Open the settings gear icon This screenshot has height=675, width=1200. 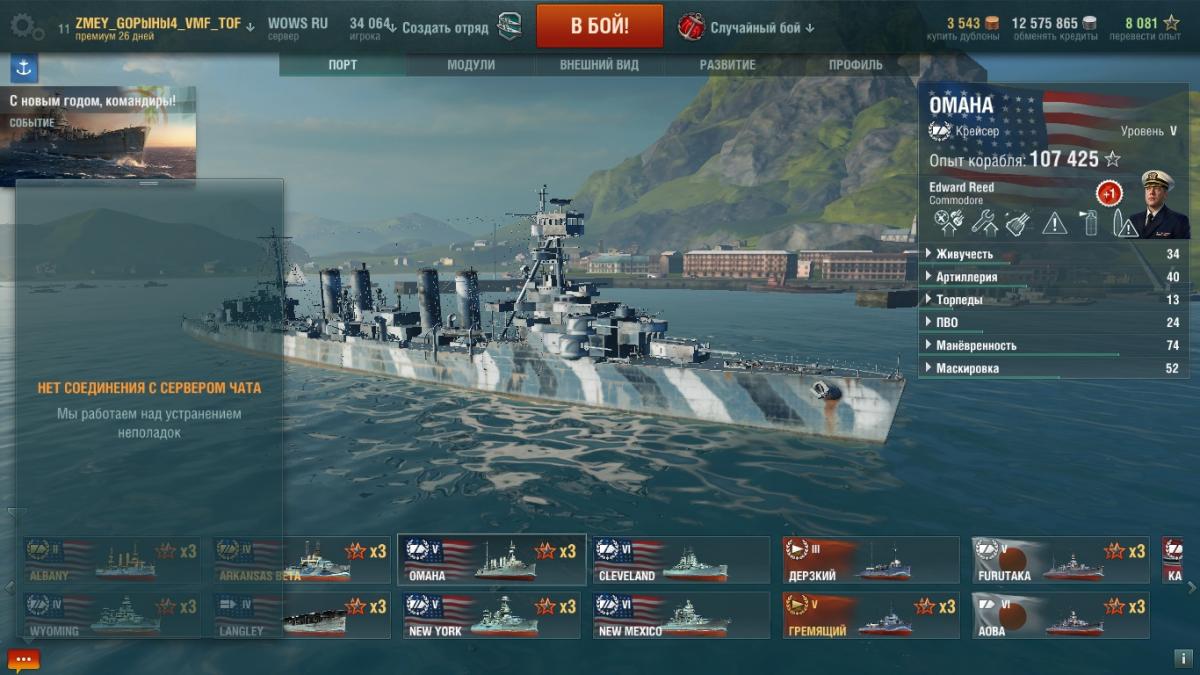(x=21, y=26)
